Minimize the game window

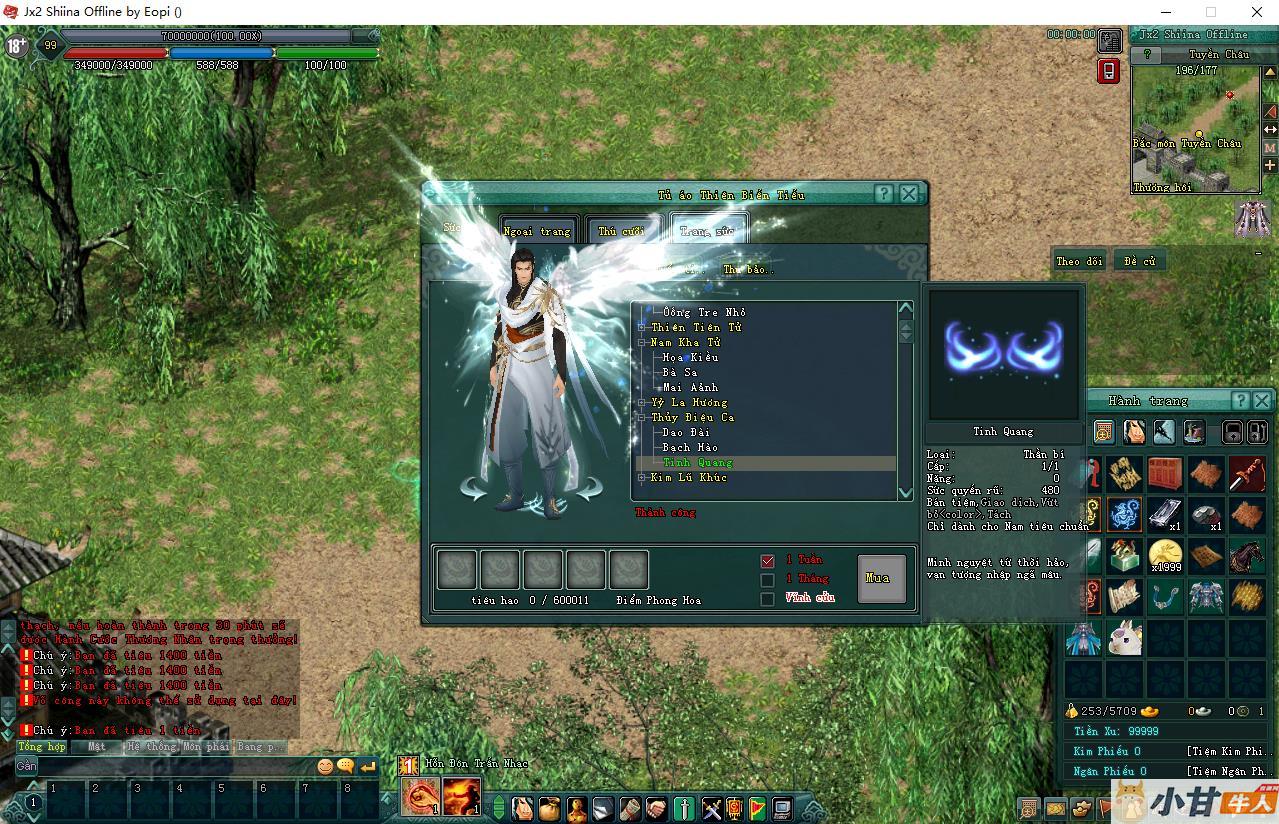point(1165,12)
